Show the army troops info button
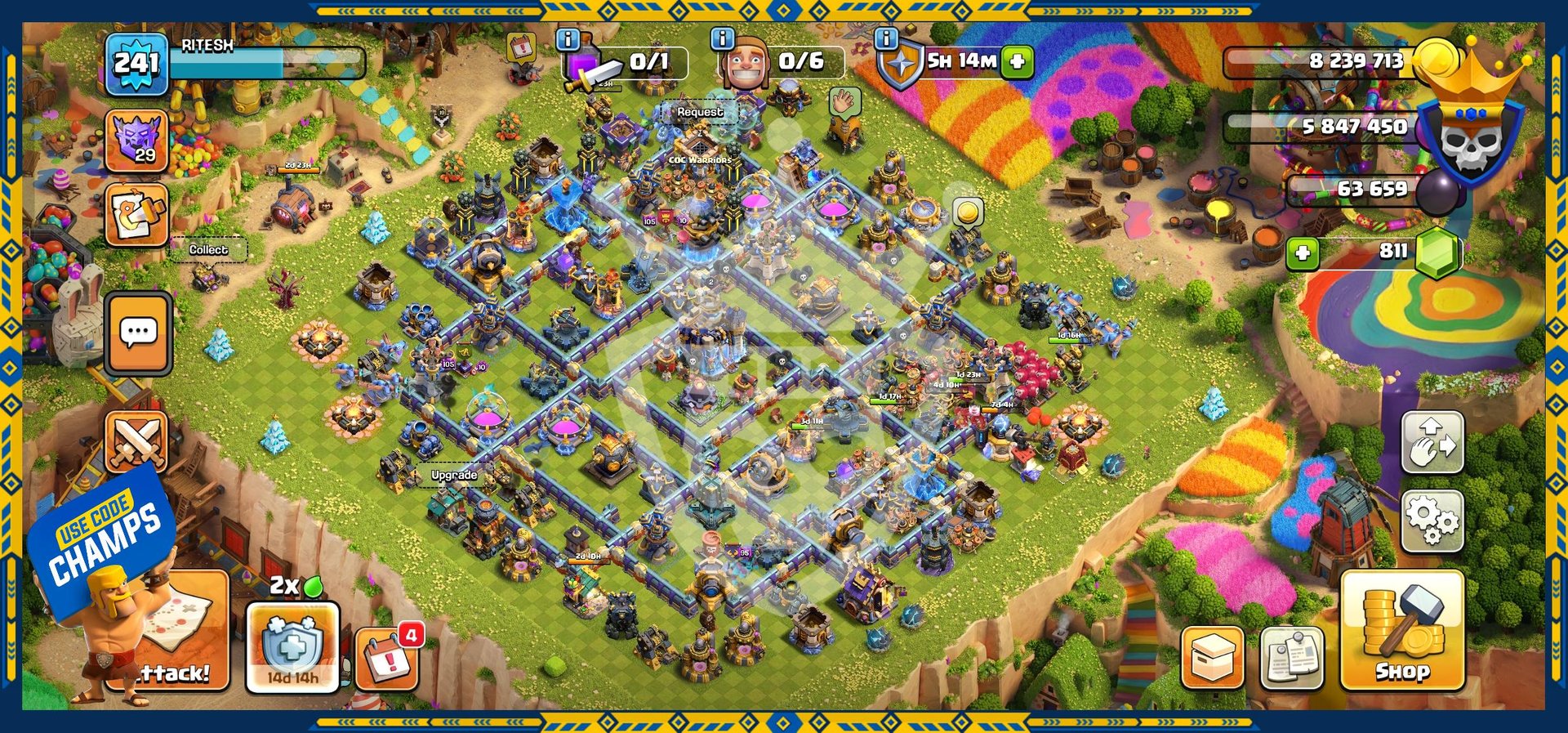 [568, 38]
